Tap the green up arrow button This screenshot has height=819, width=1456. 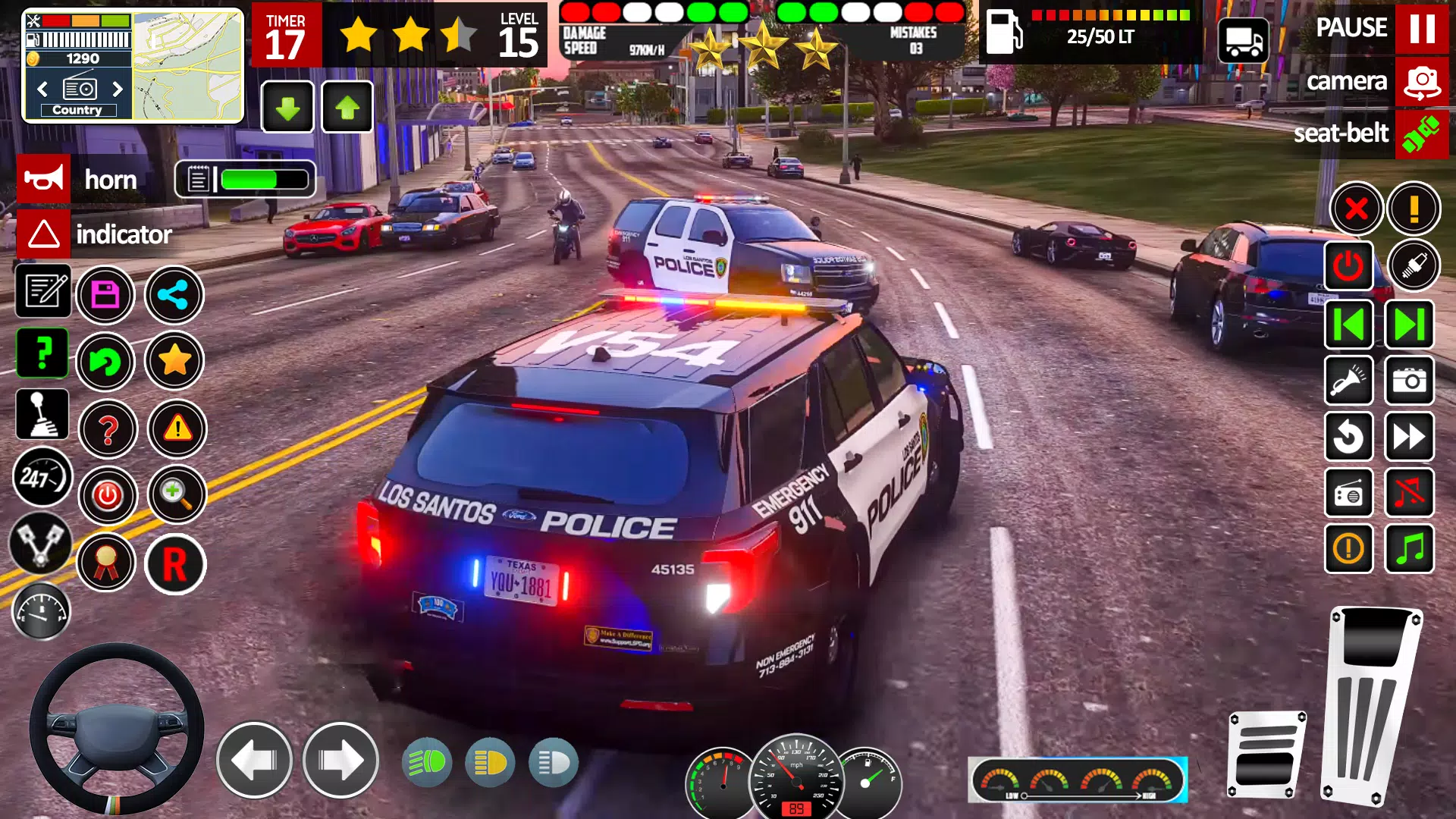coord(347,108)
